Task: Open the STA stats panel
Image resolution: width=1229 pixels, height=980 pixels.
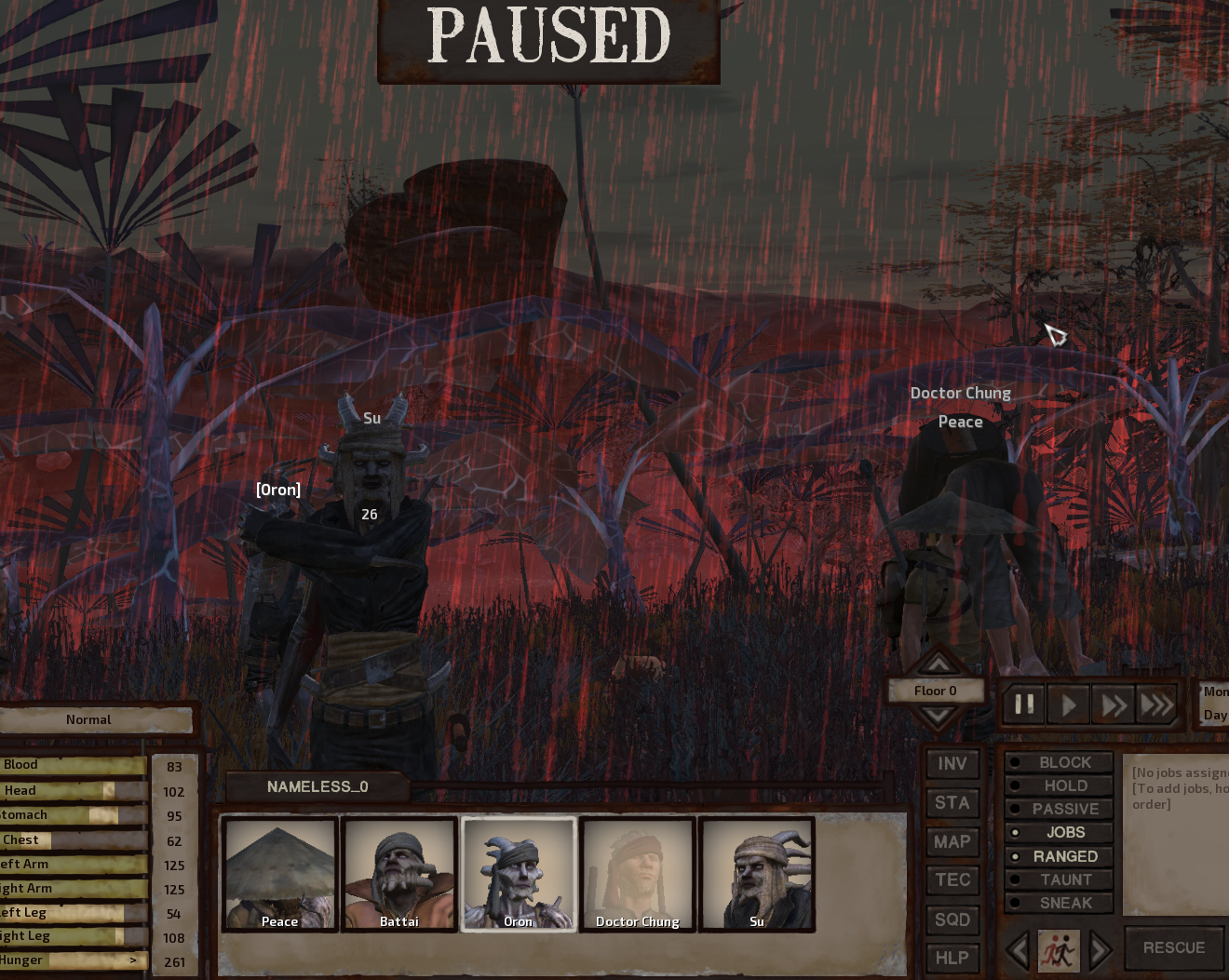Action: (952, 803)
